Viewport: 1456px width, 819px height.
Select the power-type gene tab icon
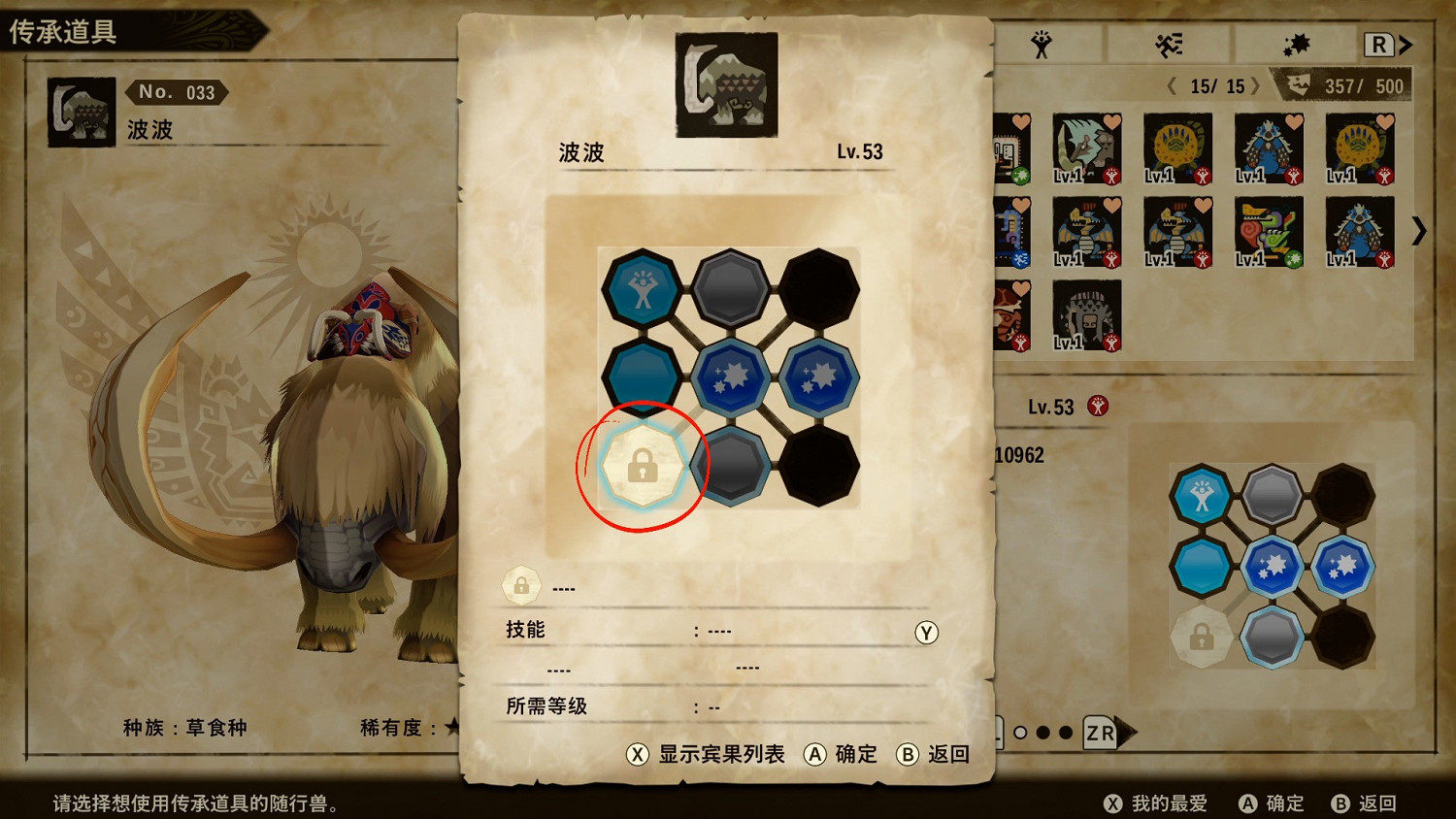[1042, 45]
